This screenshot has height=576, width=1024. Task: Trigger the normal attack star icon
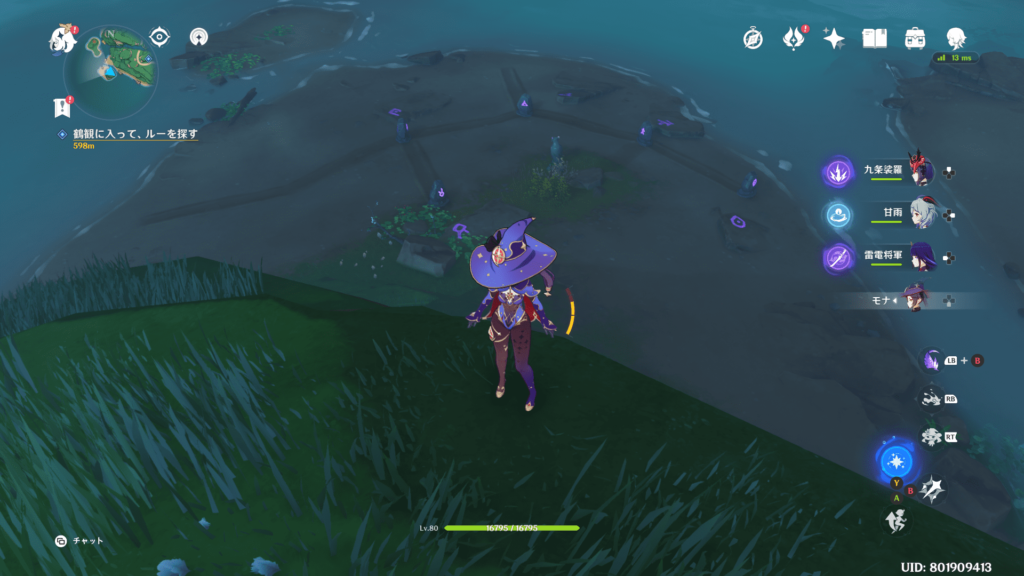coord(931,488)
